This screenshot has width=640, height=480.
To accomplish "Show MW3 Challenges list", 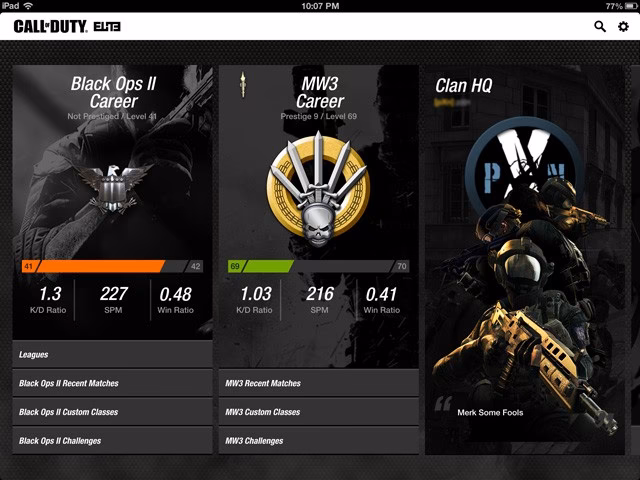I will pyautogui.click(x=318, y=441).
